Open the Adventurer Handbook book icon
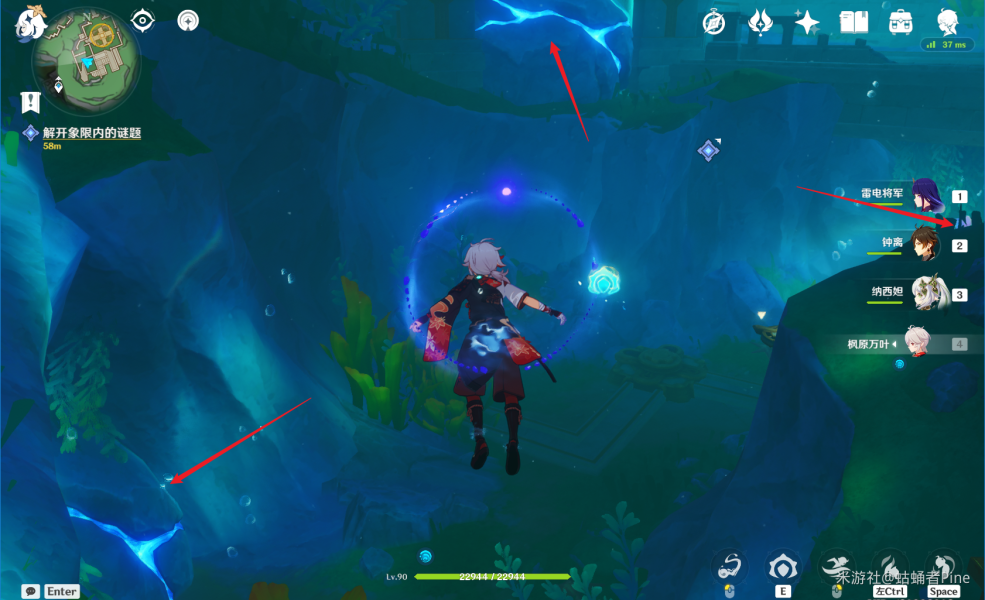The height and width of the screenshot is (600, 985). click(854, 22)
